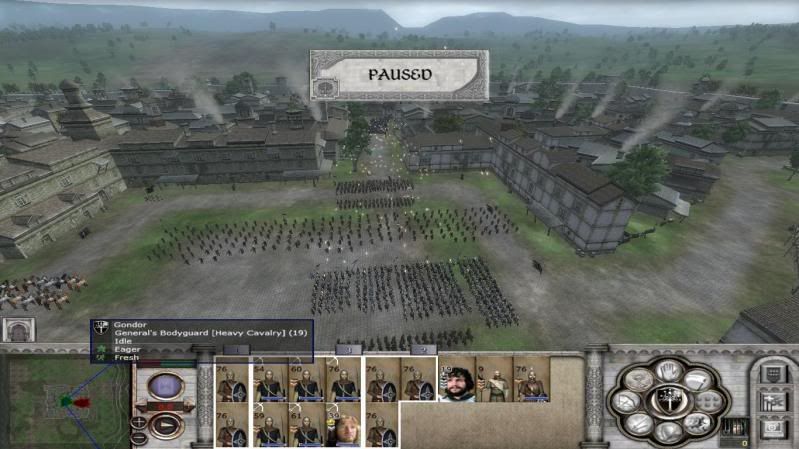Select the dark-haired general's bodyguard card
This screenshot has height=449, width=799.
tap(457, 380)
